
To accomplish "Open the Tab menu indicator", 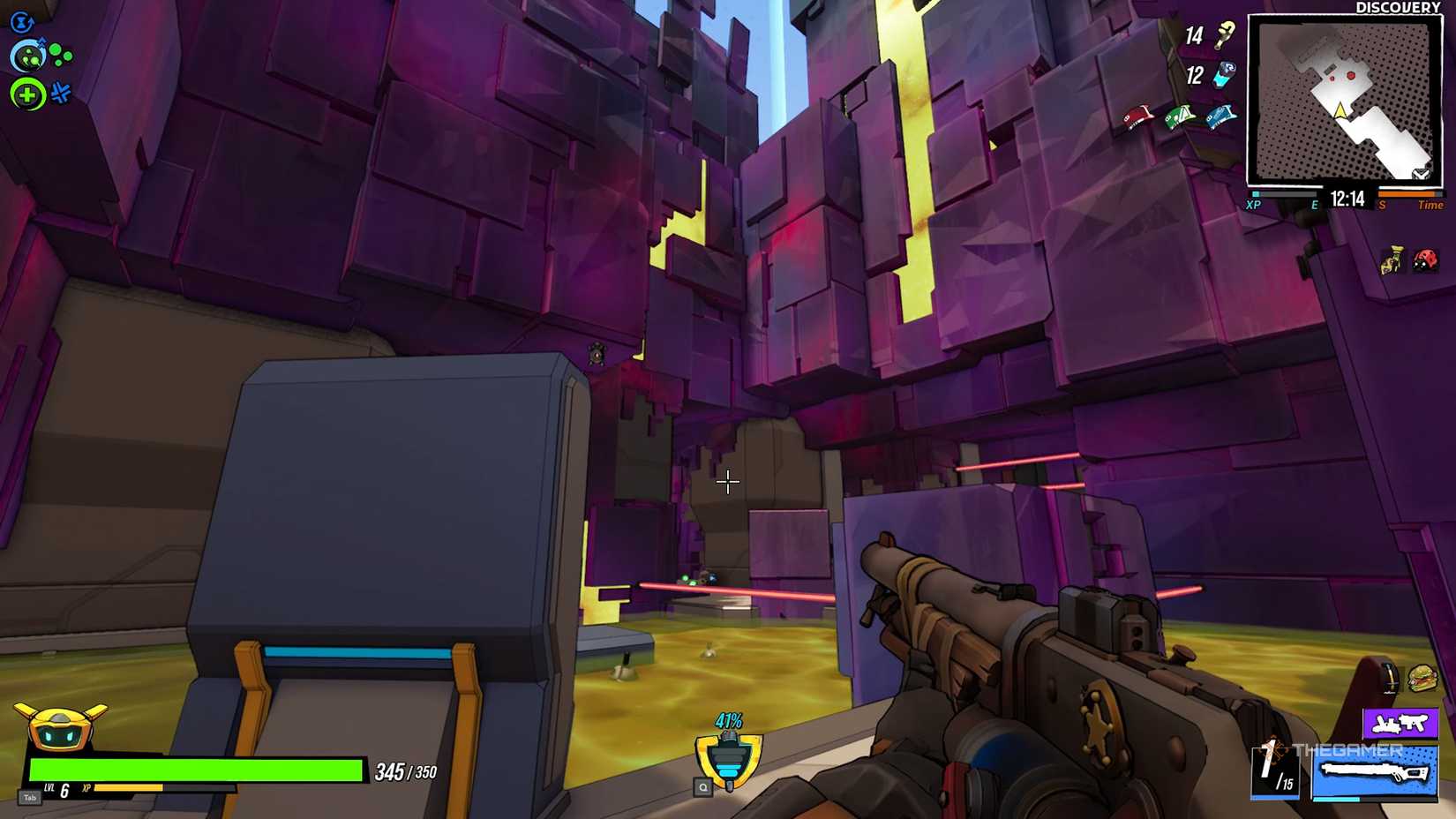I will (x=29, y=797).
